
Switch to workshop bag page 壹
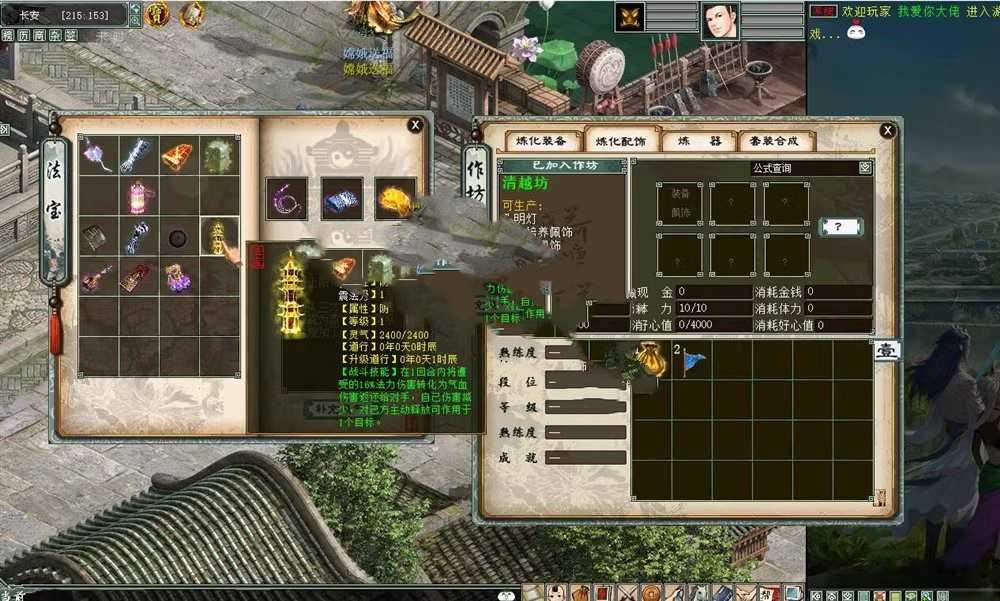pos(886,351)
